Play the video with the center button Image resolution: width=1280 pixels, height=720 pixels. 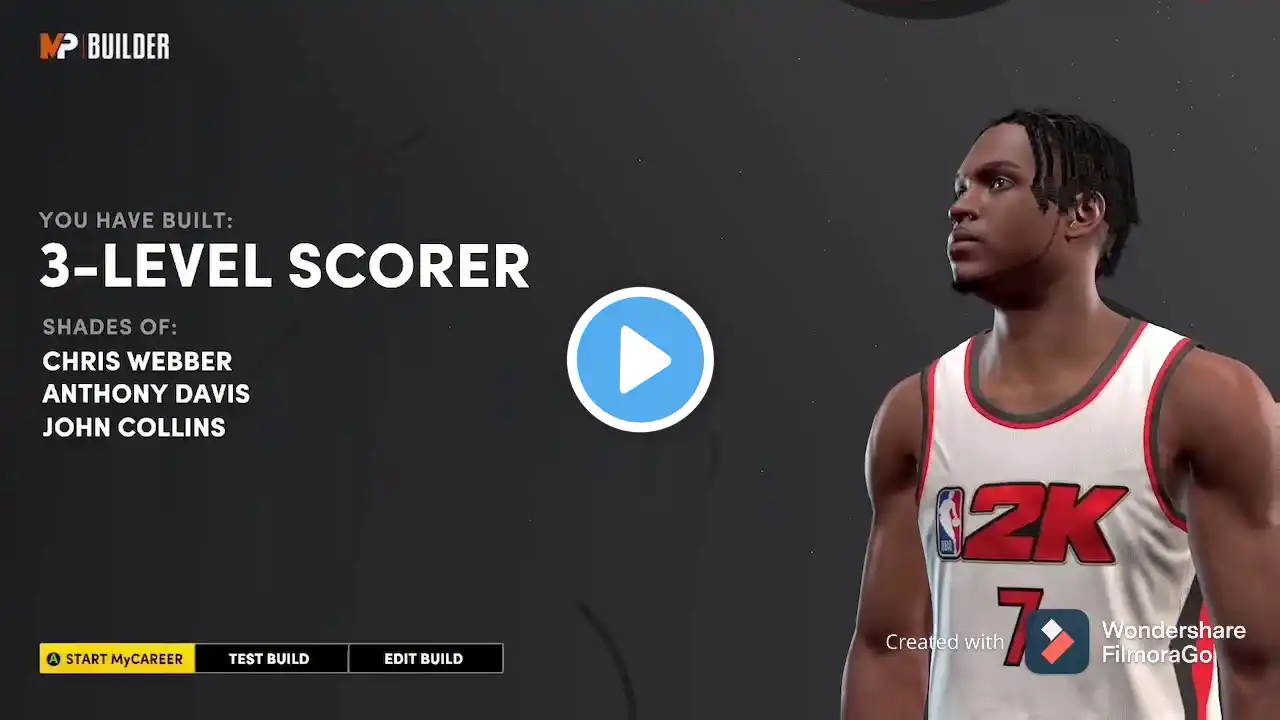click(x=640, y=360)
